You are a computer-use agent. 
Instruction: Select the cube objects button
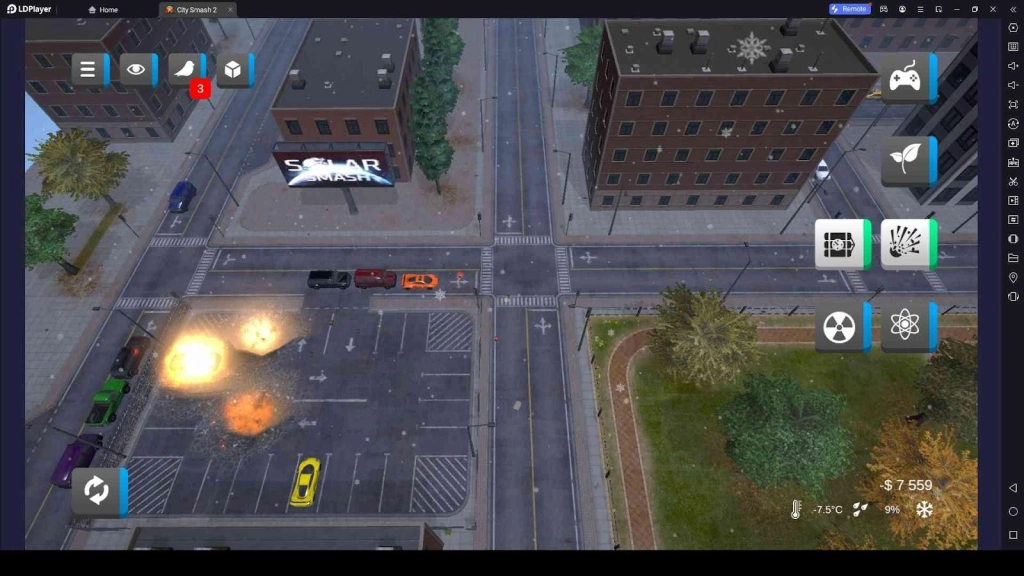(x=232, y=70)
